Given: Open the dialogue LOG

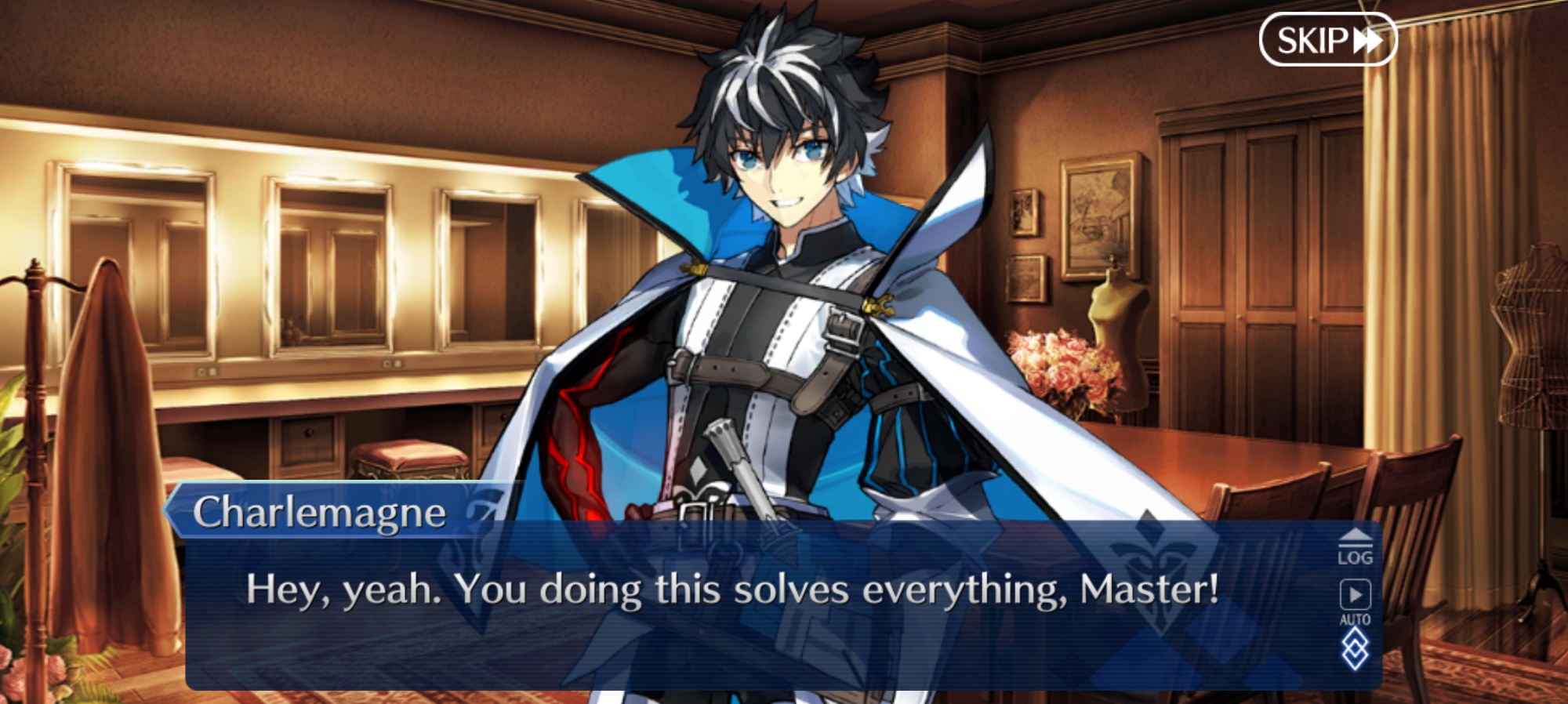Looking at the screenshot, I should [1355, 548].
